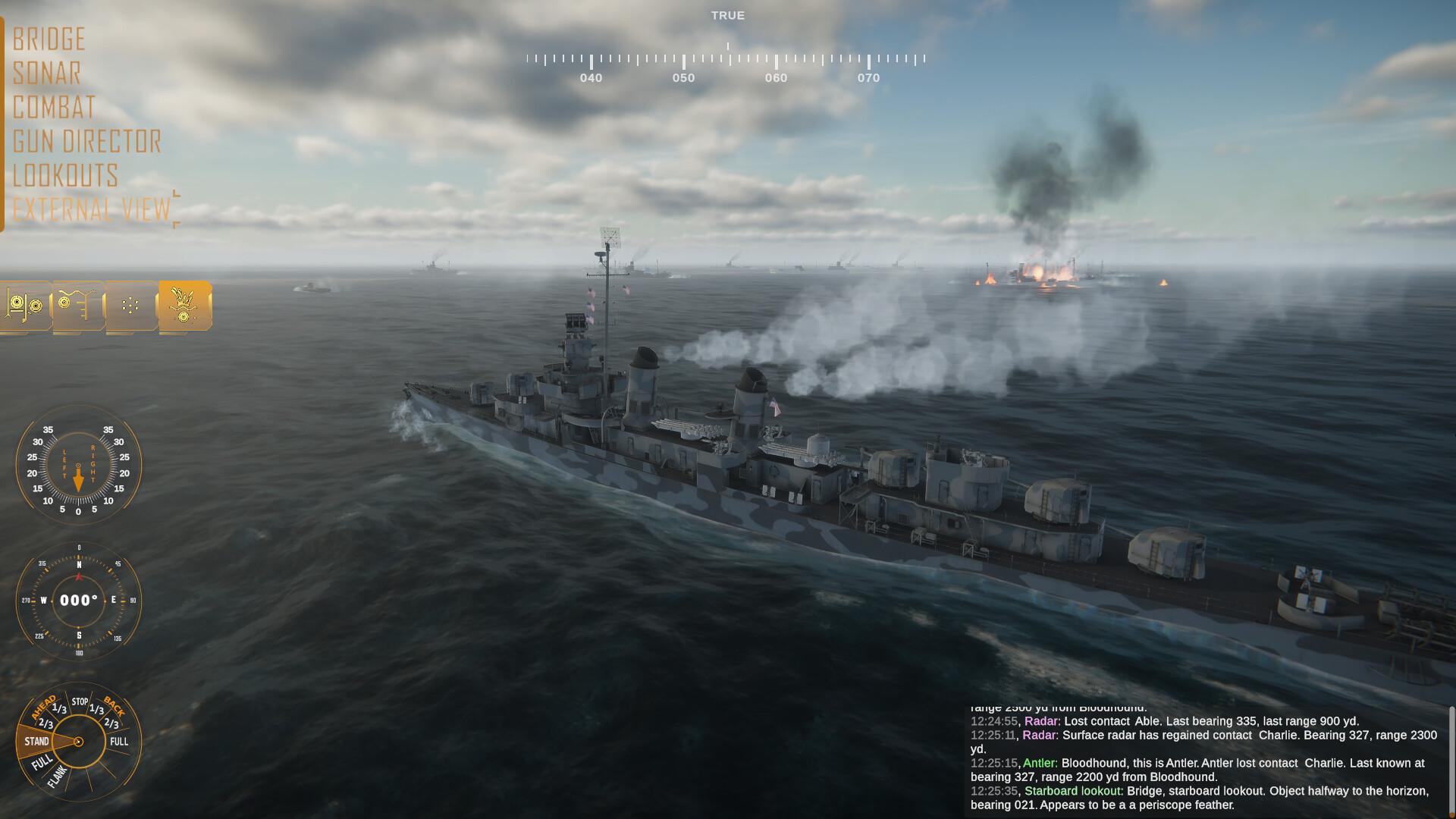Switch to the LOOKOUTS view
Viewport: 1456px width, 819px height.
(64, 175)
